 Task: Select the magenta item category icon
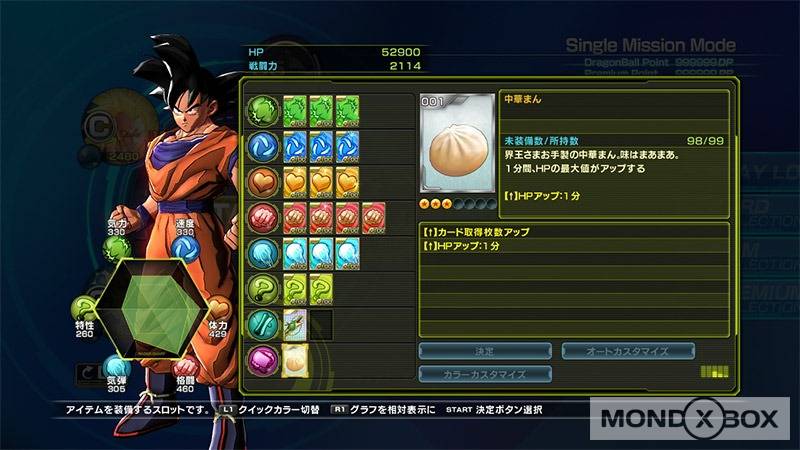tap(263, 358)
